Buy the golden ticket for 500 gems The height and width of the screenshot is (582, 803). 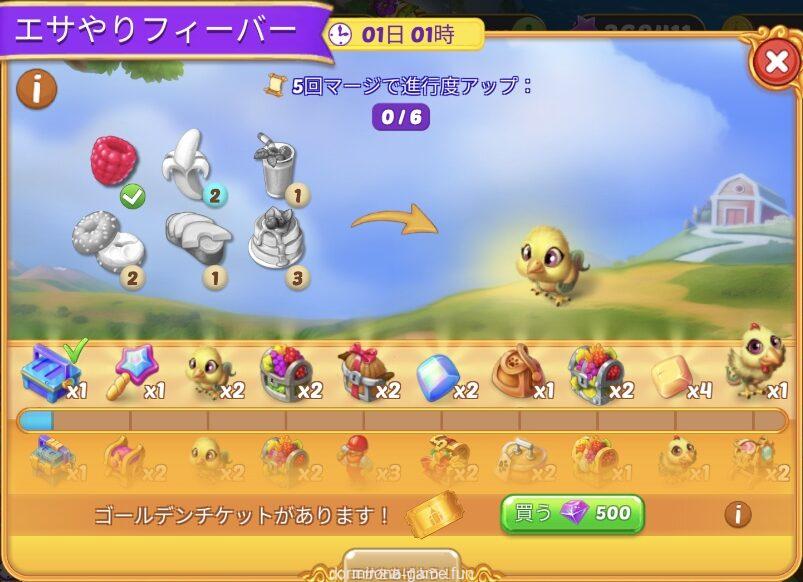point(572,514)
